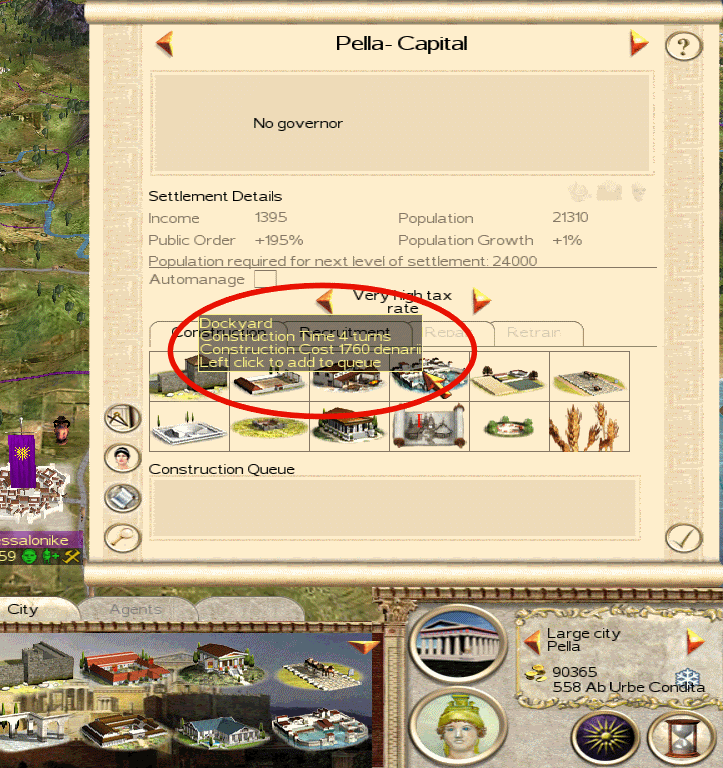723x768 pixels.
Task: Open settlement details via the magnifying glass button
Action: click(122, 537)
